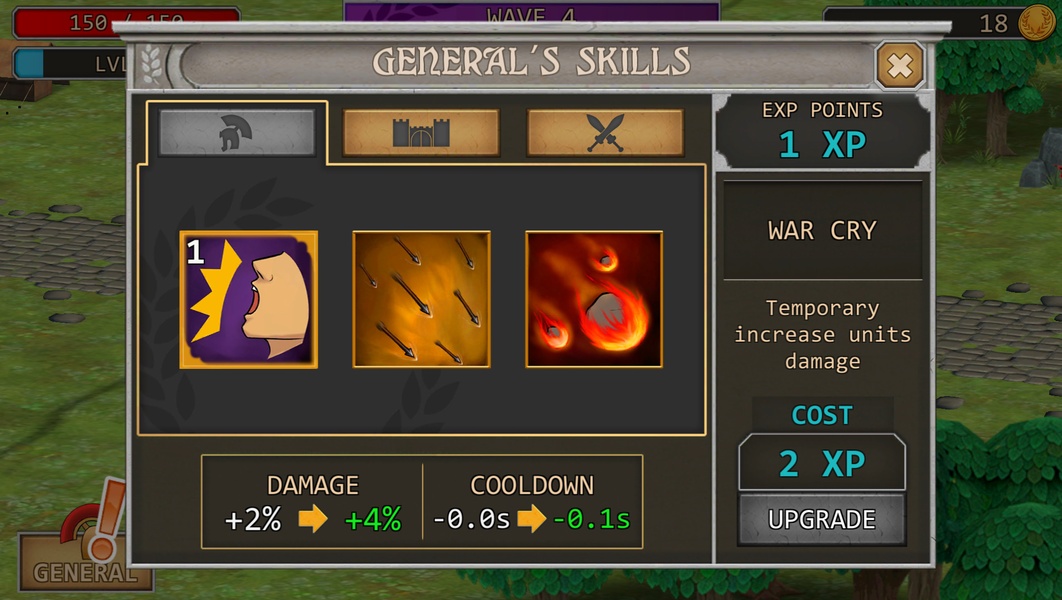Select the War Cry skill icon
The image size is (1062, 600).
coord(249,300)
